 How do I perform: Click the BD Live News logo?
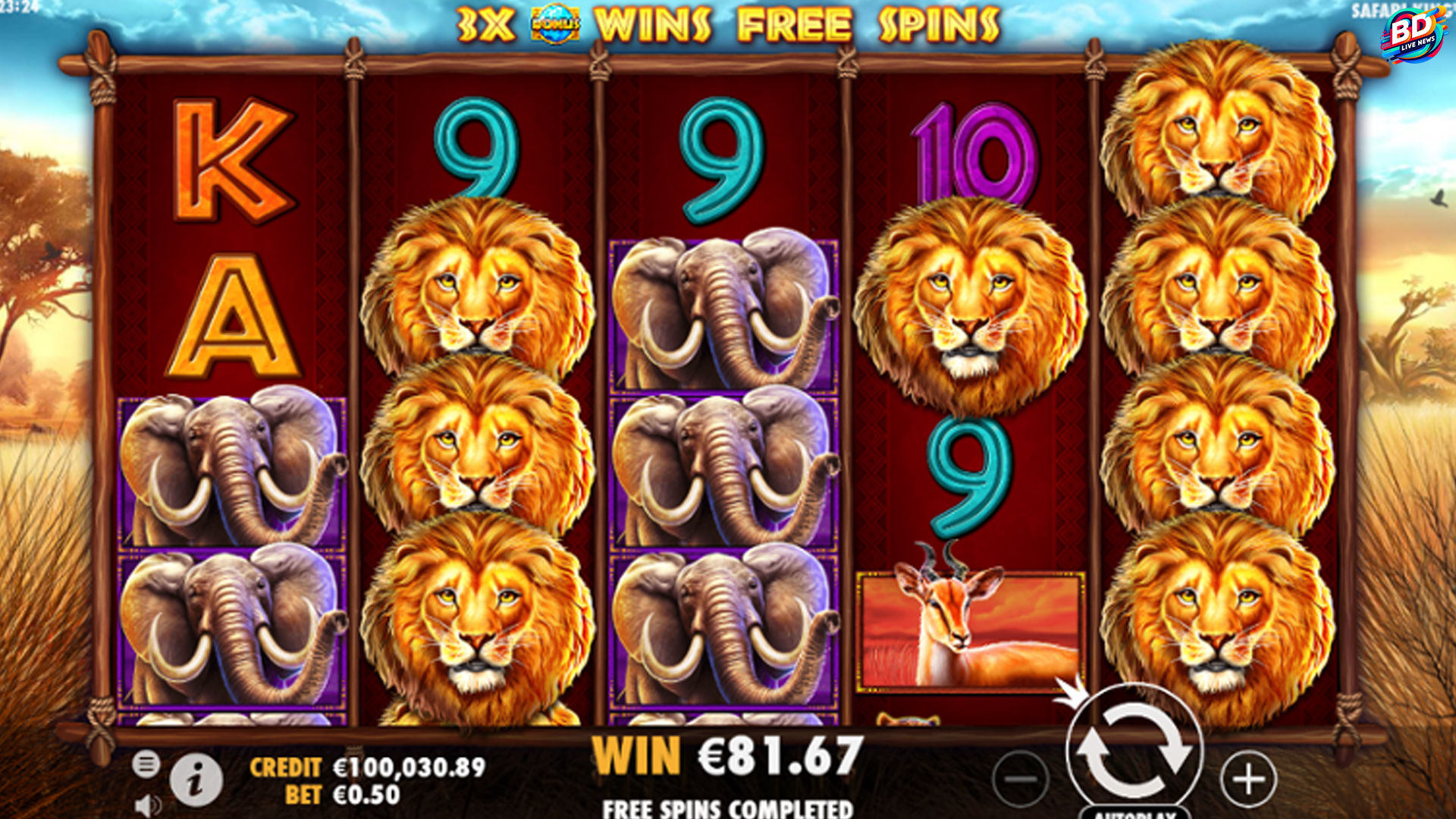(1413, 34)
